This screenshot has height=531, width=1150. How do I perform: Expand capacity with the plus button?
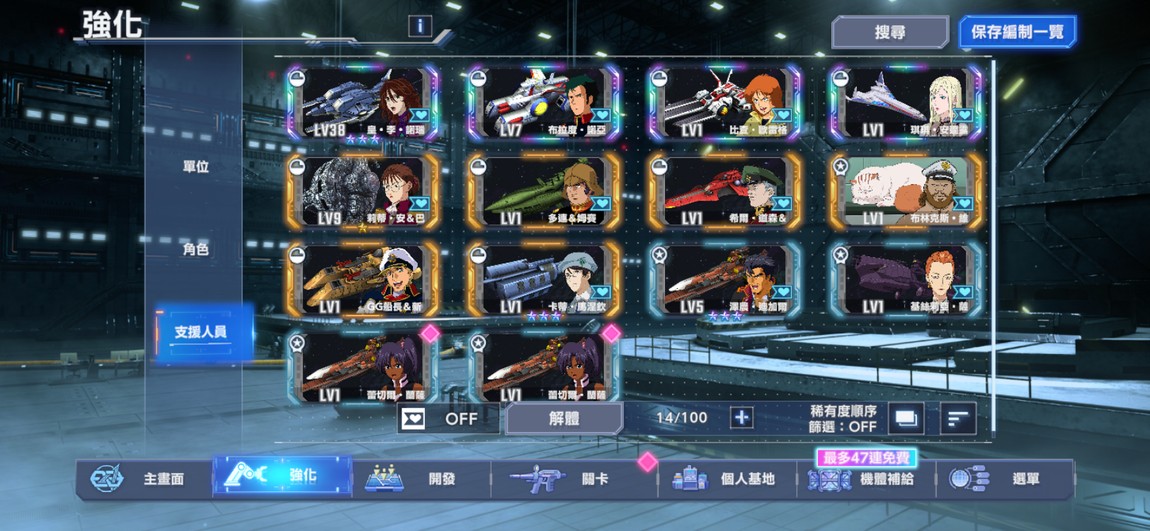(741, 418)
